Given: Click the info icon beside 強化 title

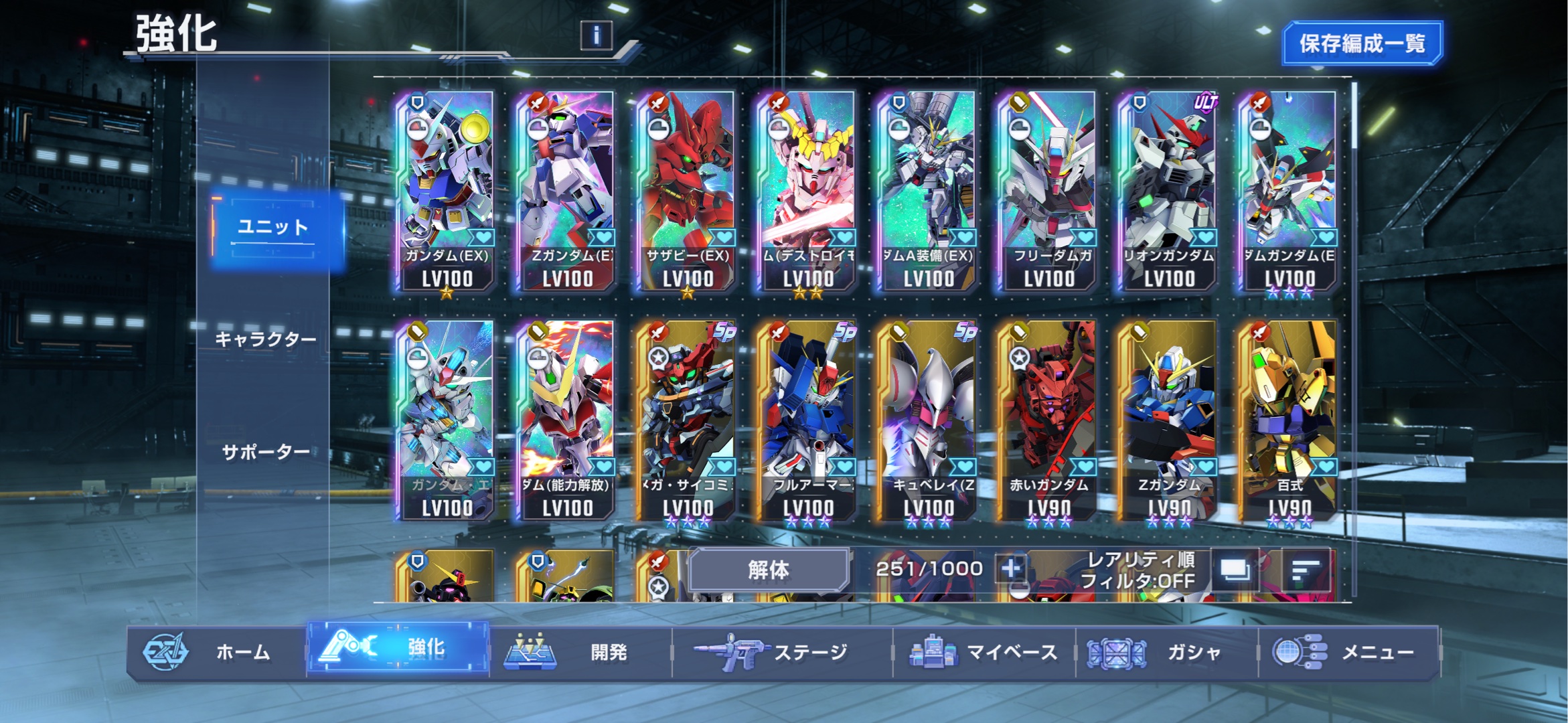Looking at the screenshot, I should (x=596, y=35).
